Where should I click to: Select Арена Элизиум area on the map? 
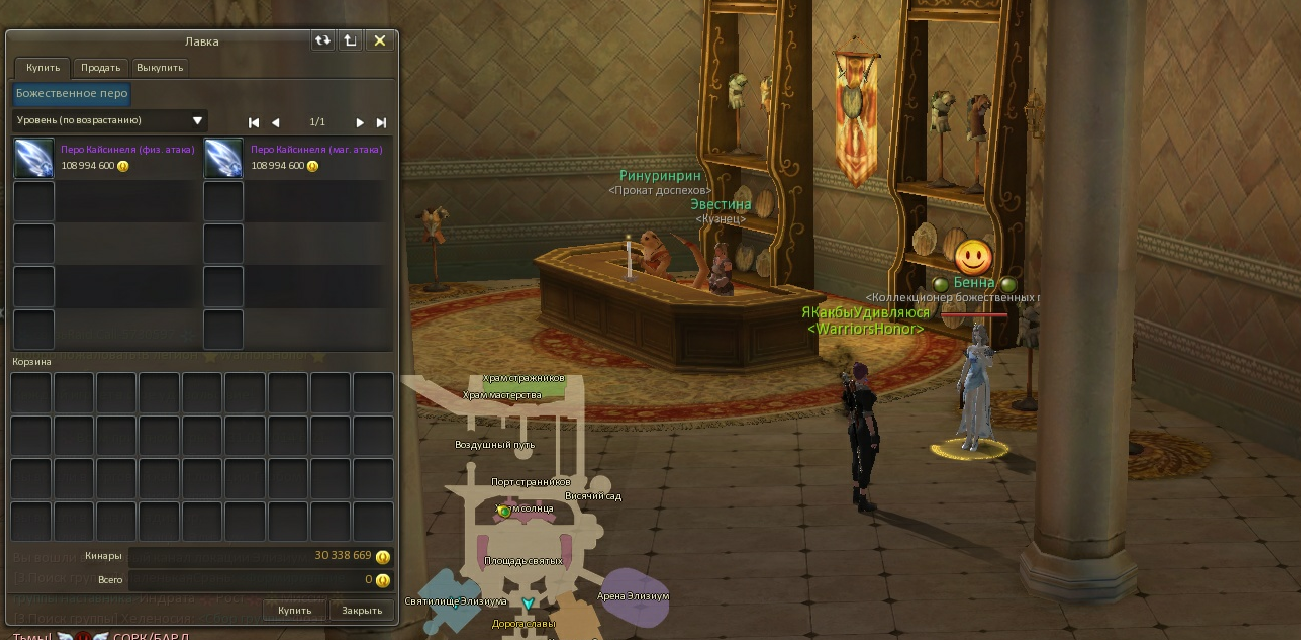[x=633, y=596]
